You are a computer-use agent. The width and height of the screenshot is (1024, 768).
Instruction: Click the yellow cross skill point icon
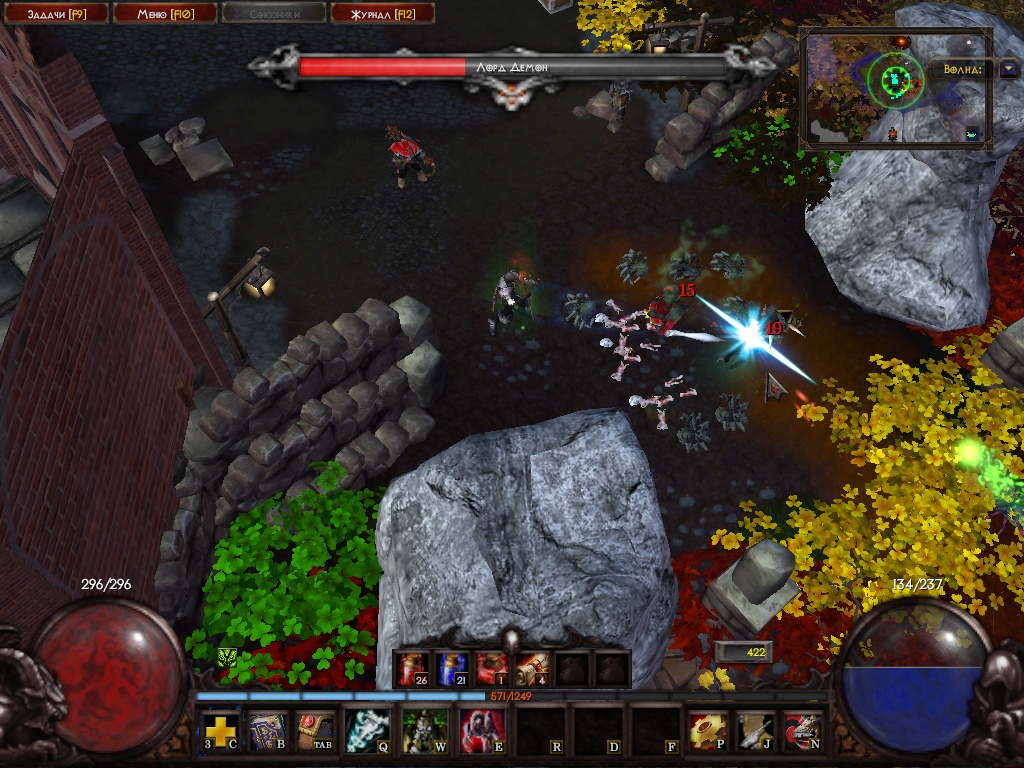221,731
